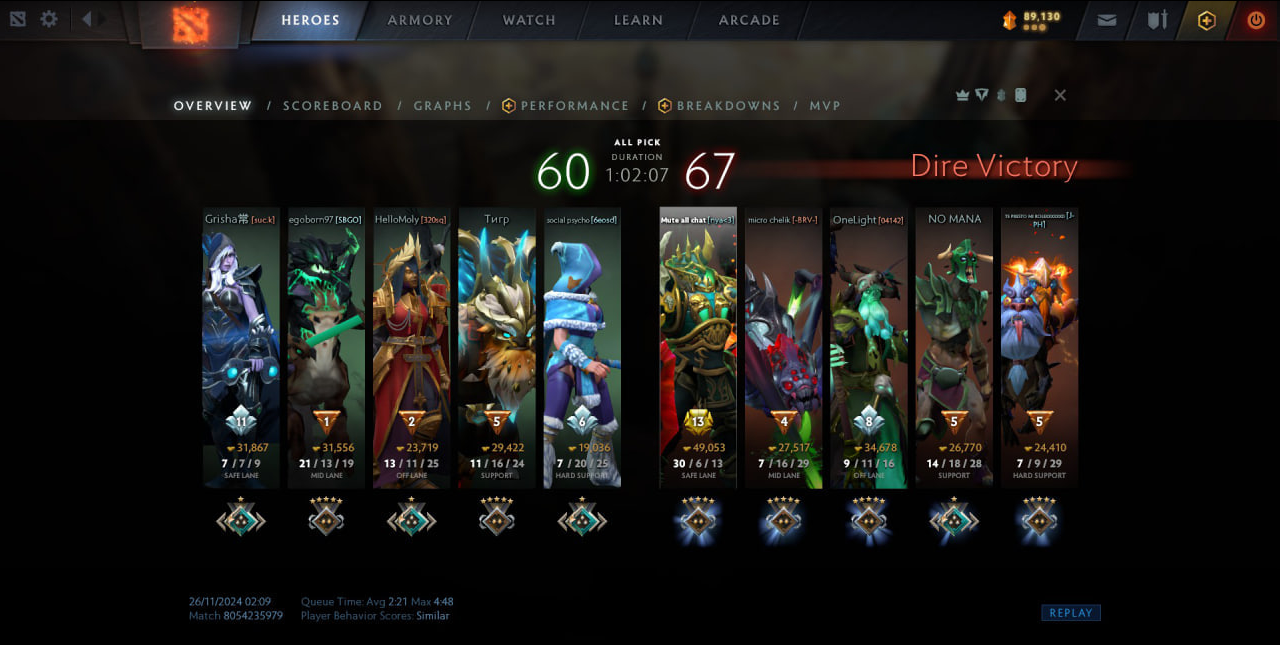Click the Dota 2 logo home button

coord(190,24)
